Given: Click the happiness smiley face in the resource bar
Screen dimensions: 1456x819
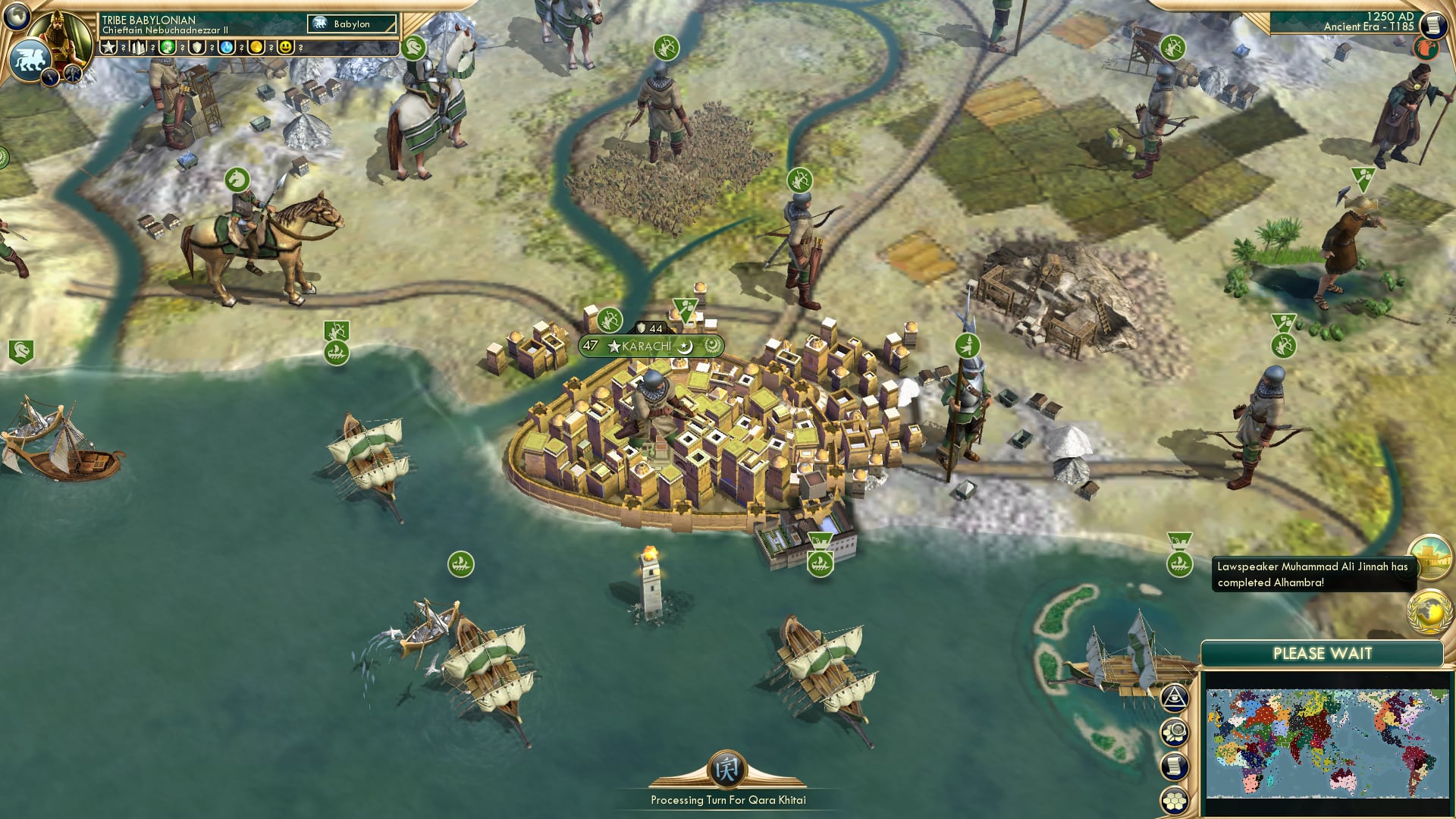Looking at the screenshot, I should 285,48.
